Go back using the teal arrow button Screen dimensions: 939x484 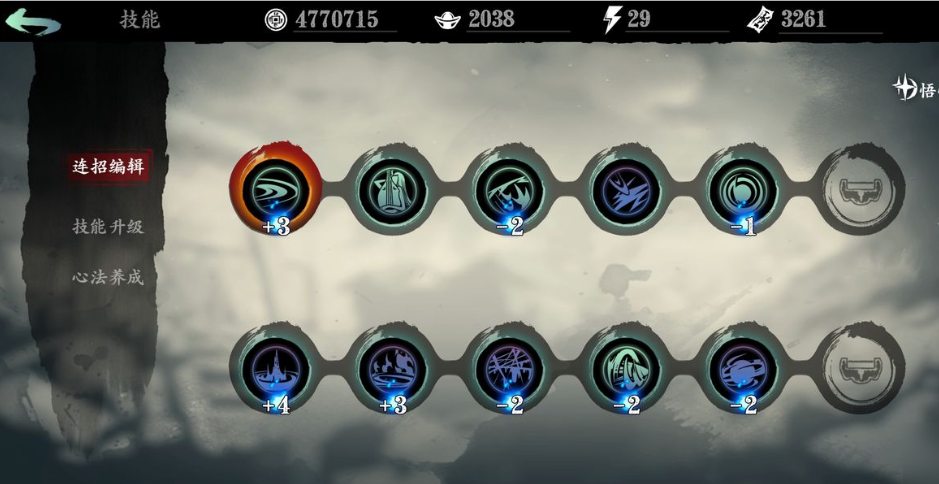tap(33, 21)
